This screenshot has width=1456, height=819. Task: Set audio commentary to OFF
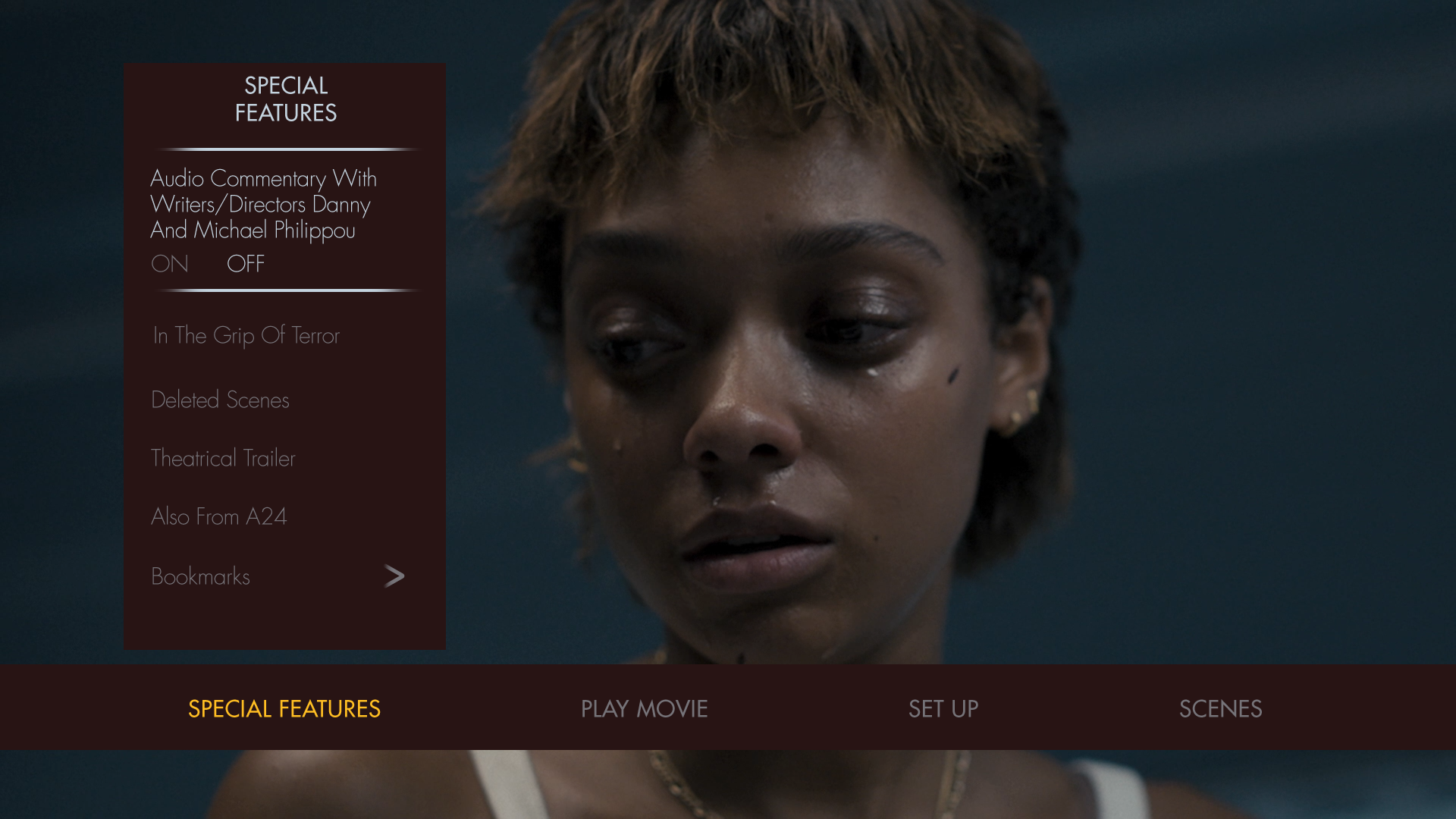point(246,264)
